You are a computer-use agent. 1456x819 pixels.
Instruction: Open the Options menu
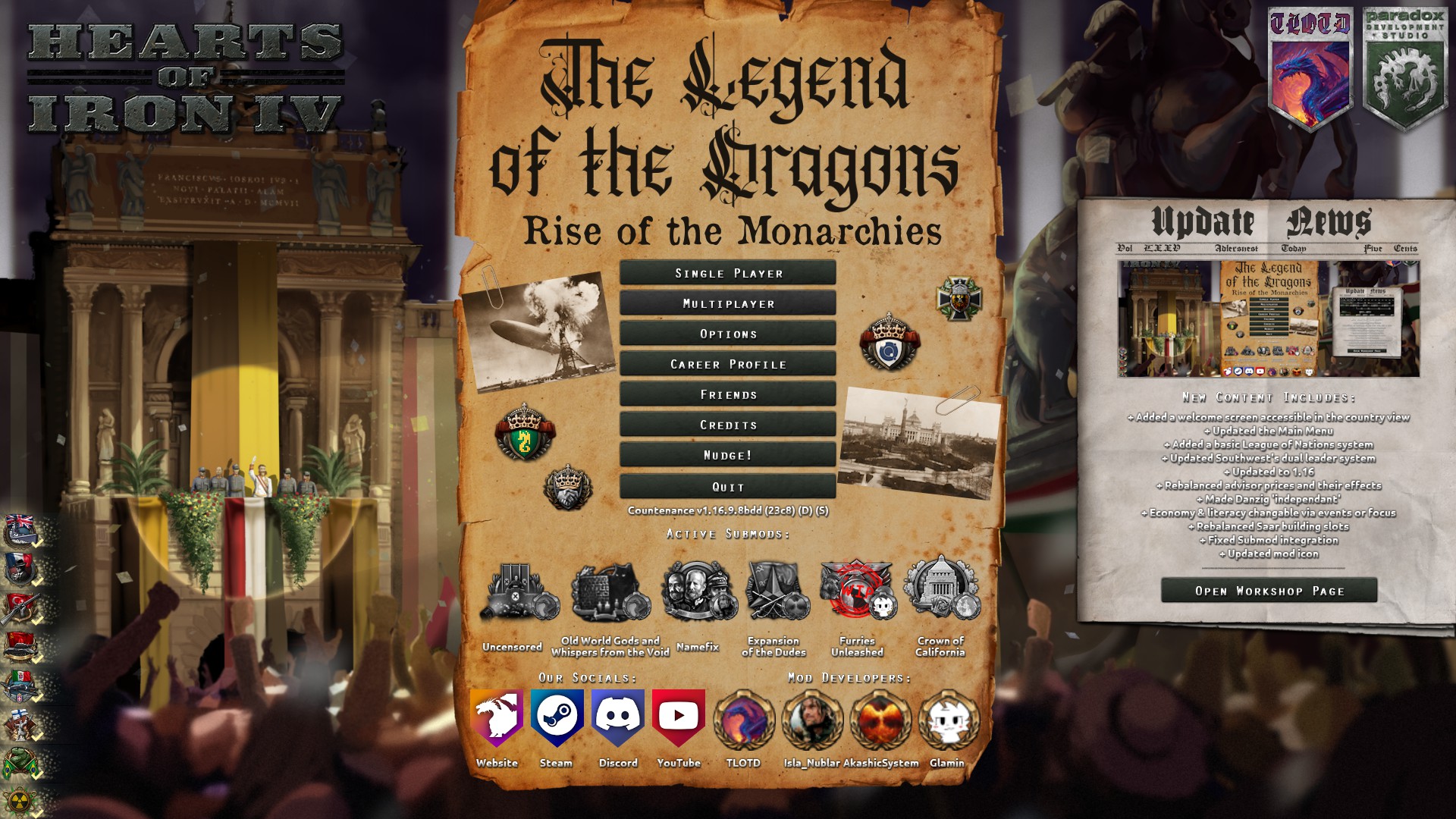(x=728, y=334)
